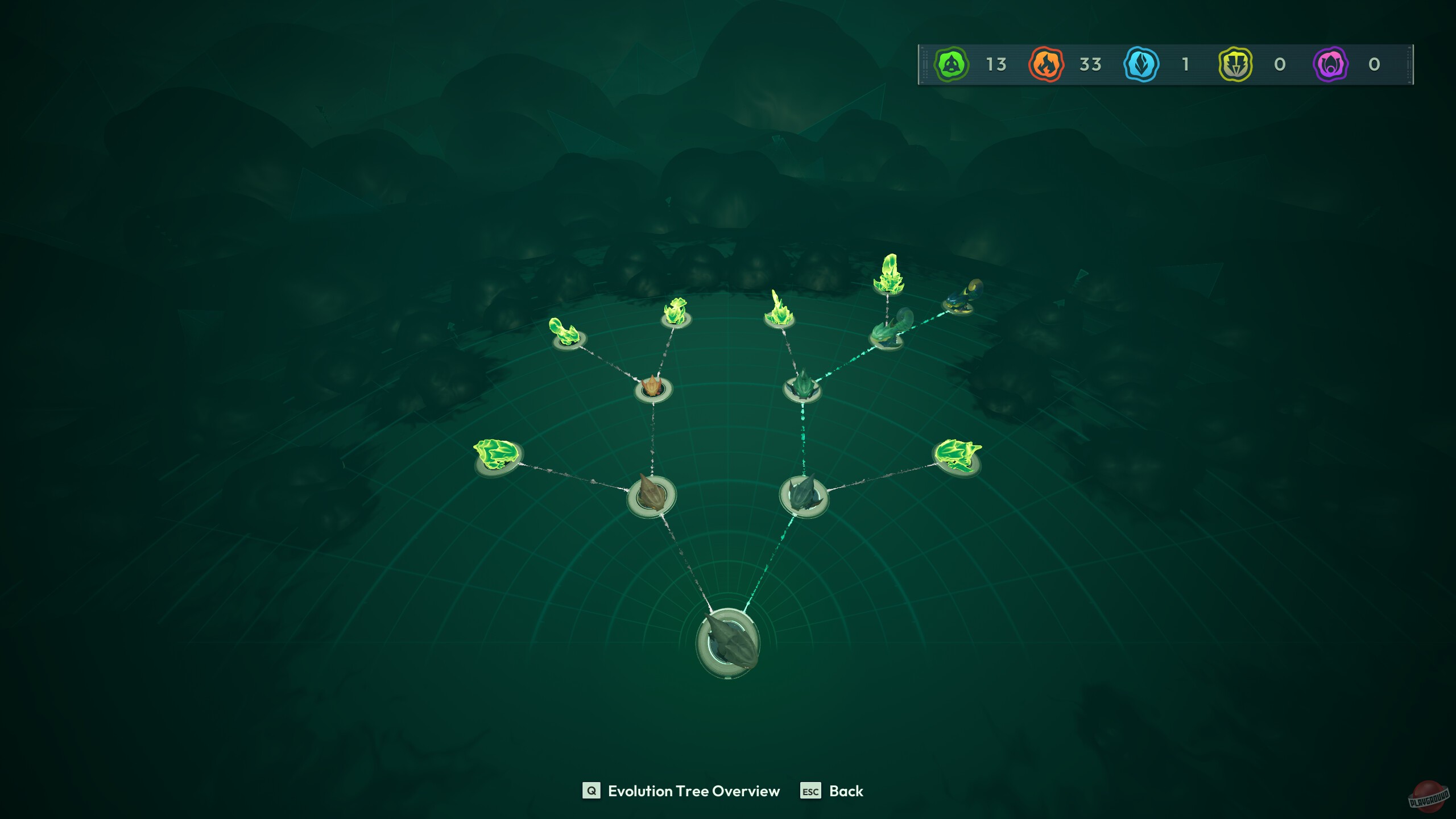The height and width of the screenshot is (819, 1456).
Task: Click the purple essence icon at zero
Action: click(1328, 65)
